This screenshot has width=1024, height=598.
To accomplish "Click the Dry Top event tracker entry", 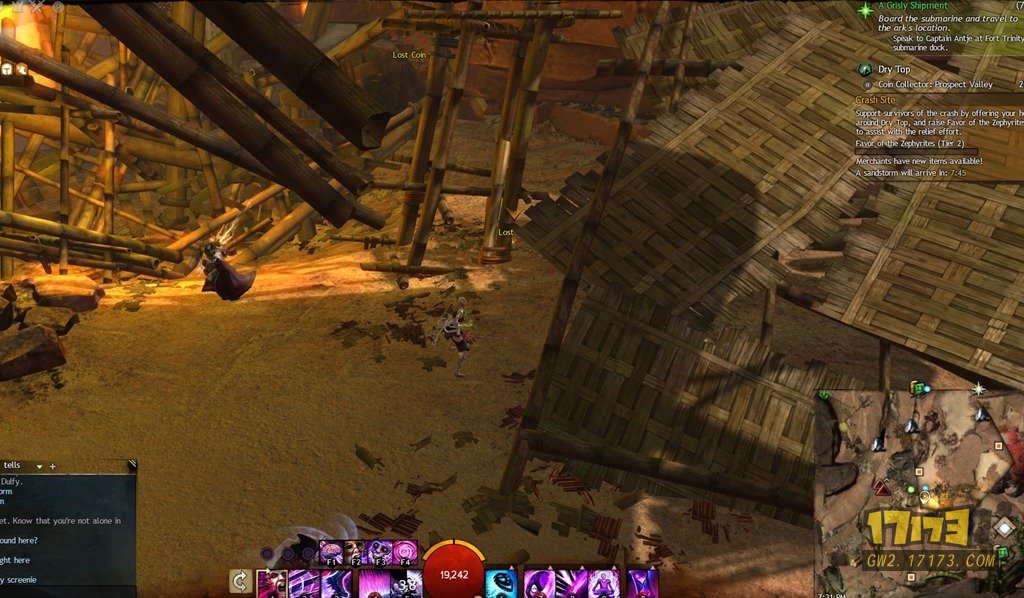I will coord(894,70).
